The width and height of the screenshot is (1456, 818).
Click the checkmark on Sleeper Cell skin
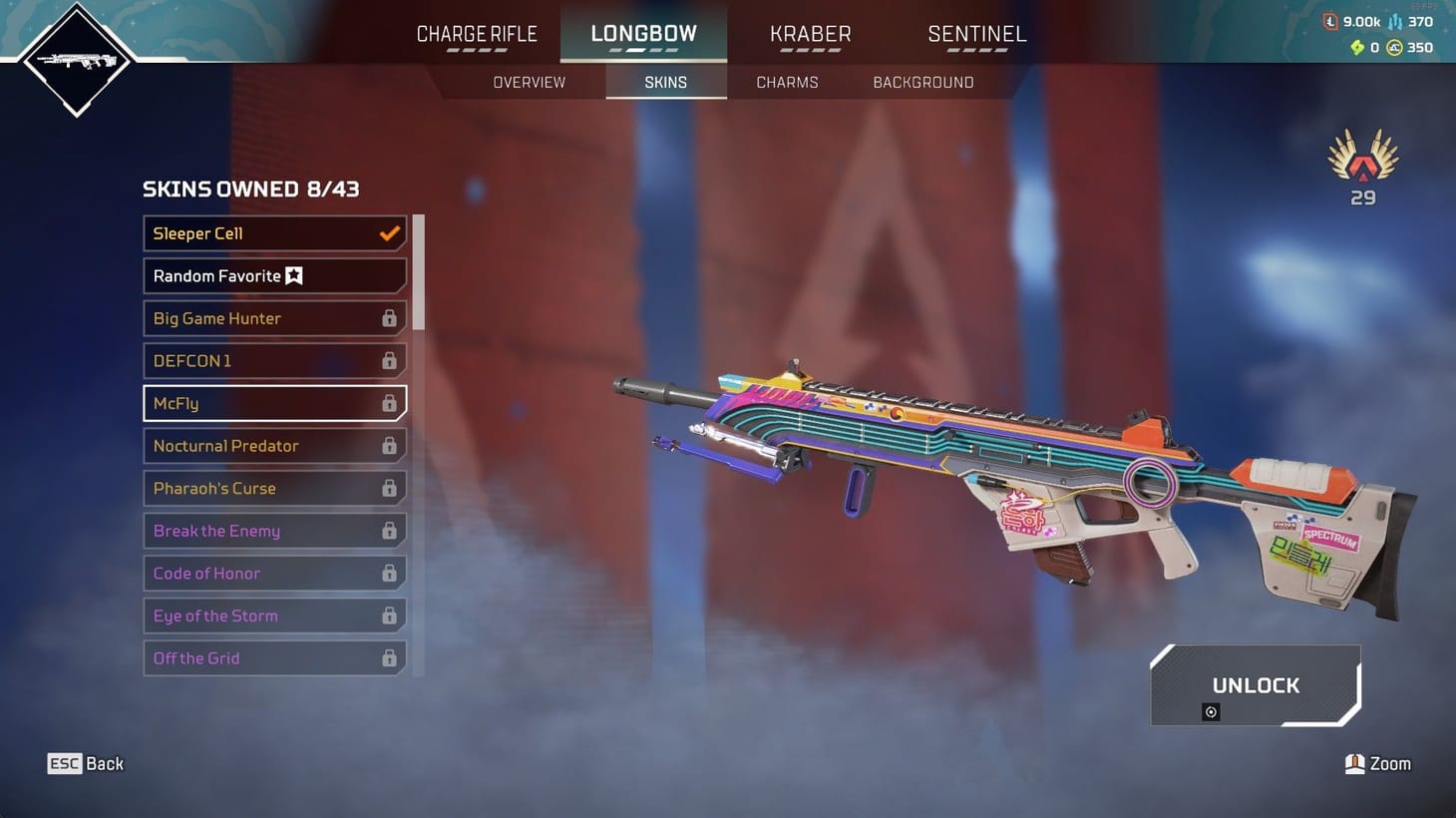pyautogui.click(x=389, y=232)
